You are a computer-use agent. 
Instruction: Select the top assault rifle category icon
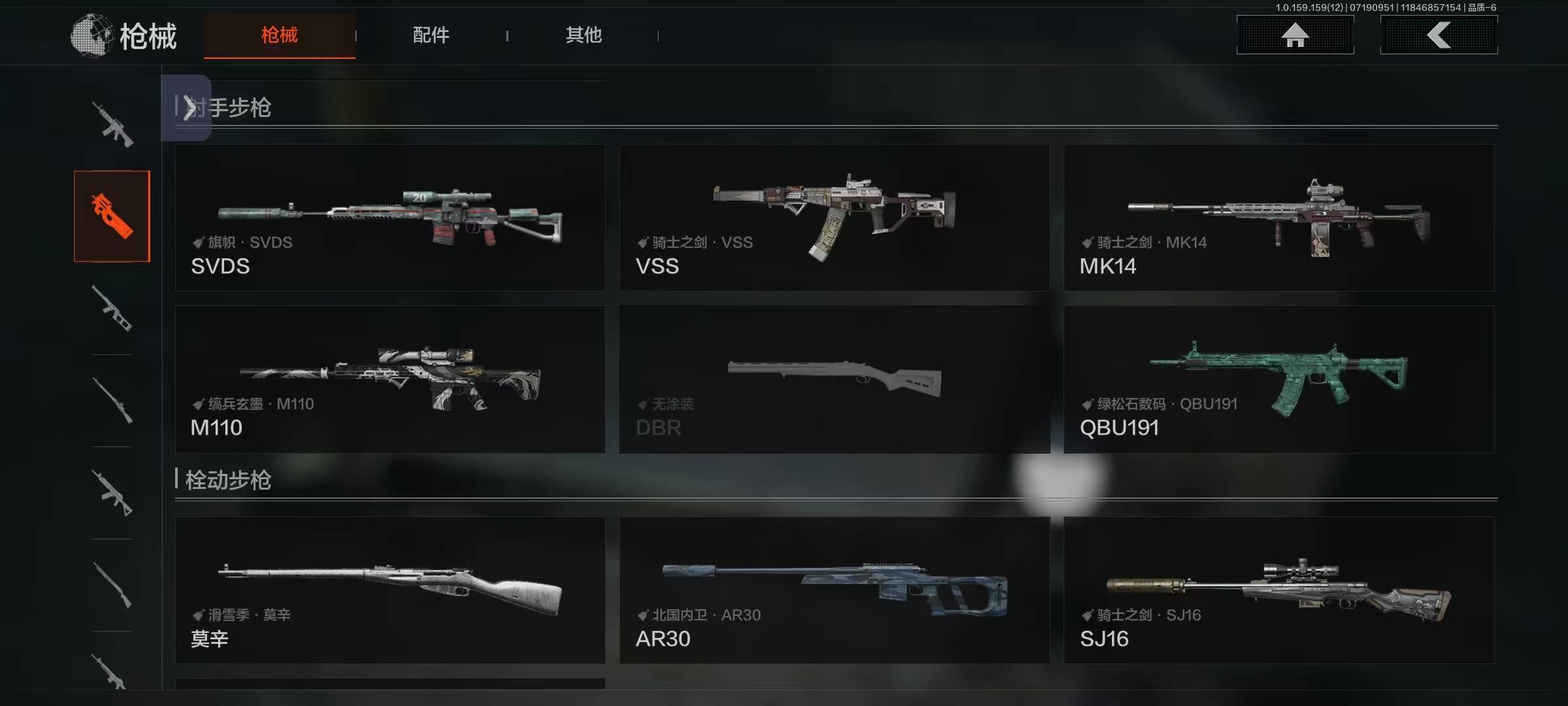coord(112,124)
